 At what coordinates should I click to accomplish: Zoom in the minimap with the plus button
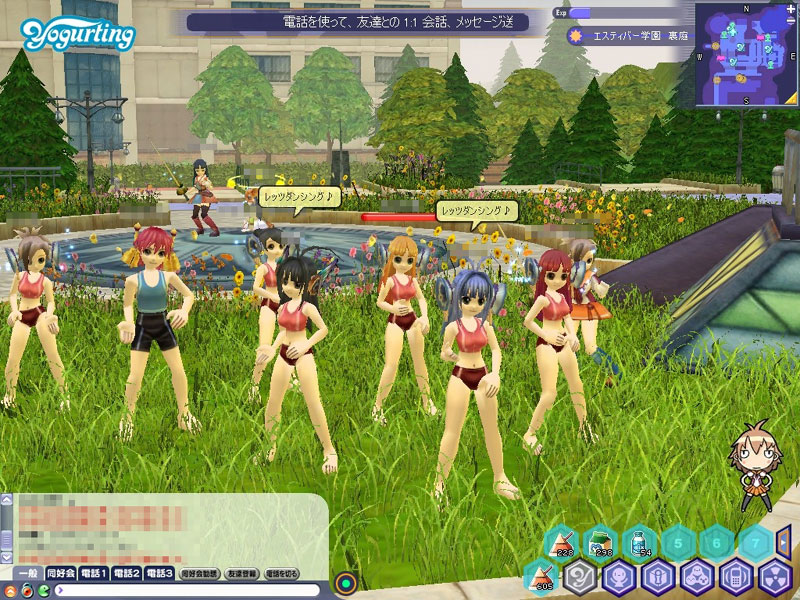click(790, 10)
